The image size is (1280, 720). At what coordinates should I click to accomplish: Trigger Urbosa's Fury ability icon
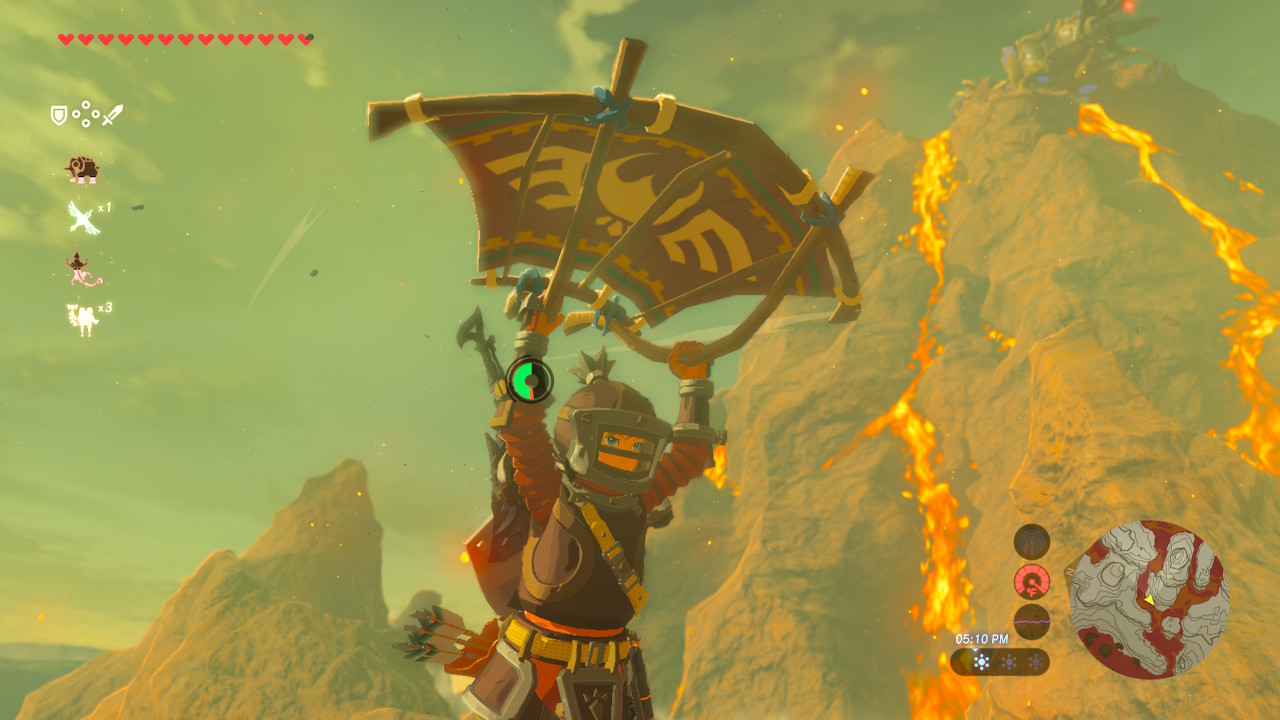tap(82, 319)
